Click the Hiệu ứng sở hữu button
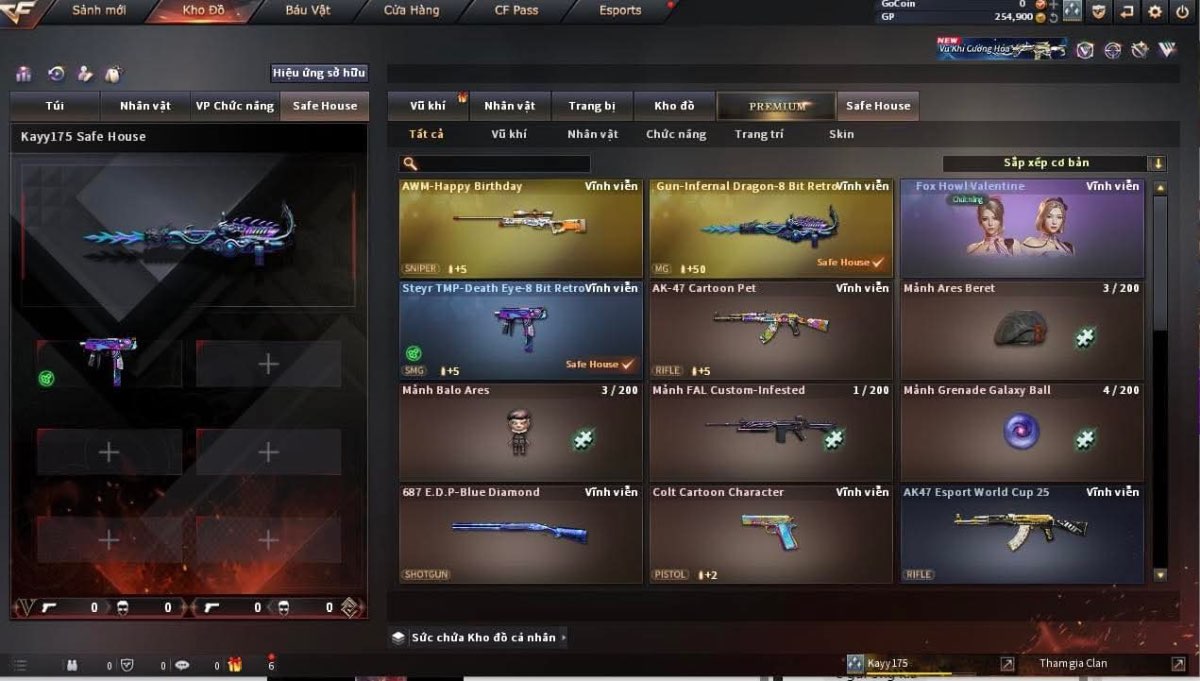 (320, 73)
